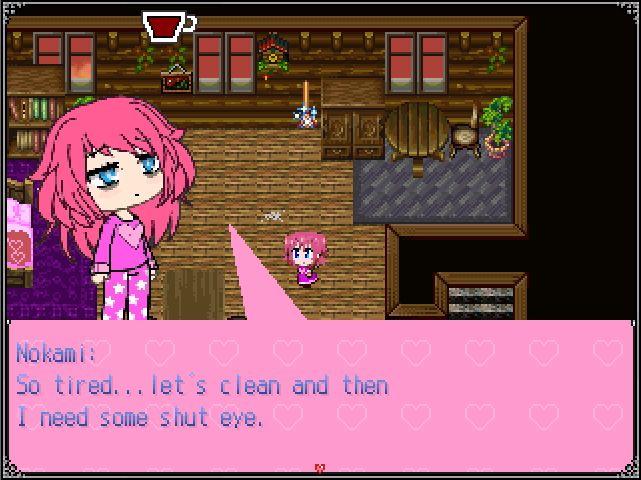Click the red teacup icon
This screenshot has width=641, height=480.
(x=167, y=26)
